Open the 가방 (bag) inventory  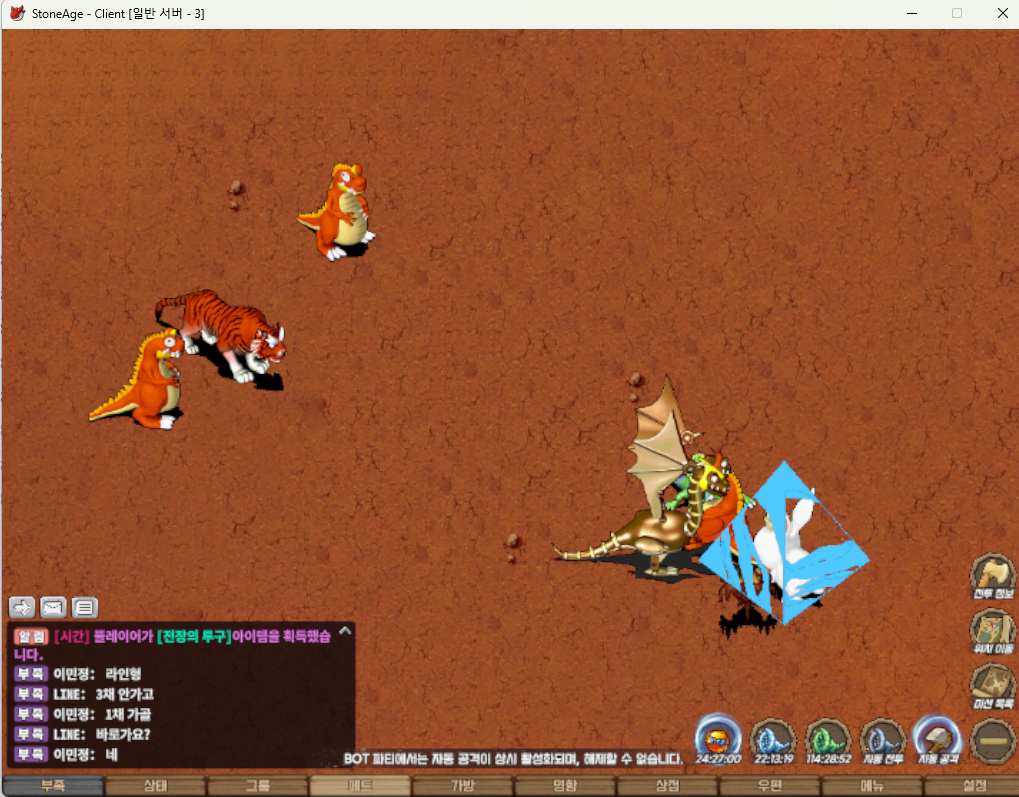pyautogui.click(x=462, y=786)
